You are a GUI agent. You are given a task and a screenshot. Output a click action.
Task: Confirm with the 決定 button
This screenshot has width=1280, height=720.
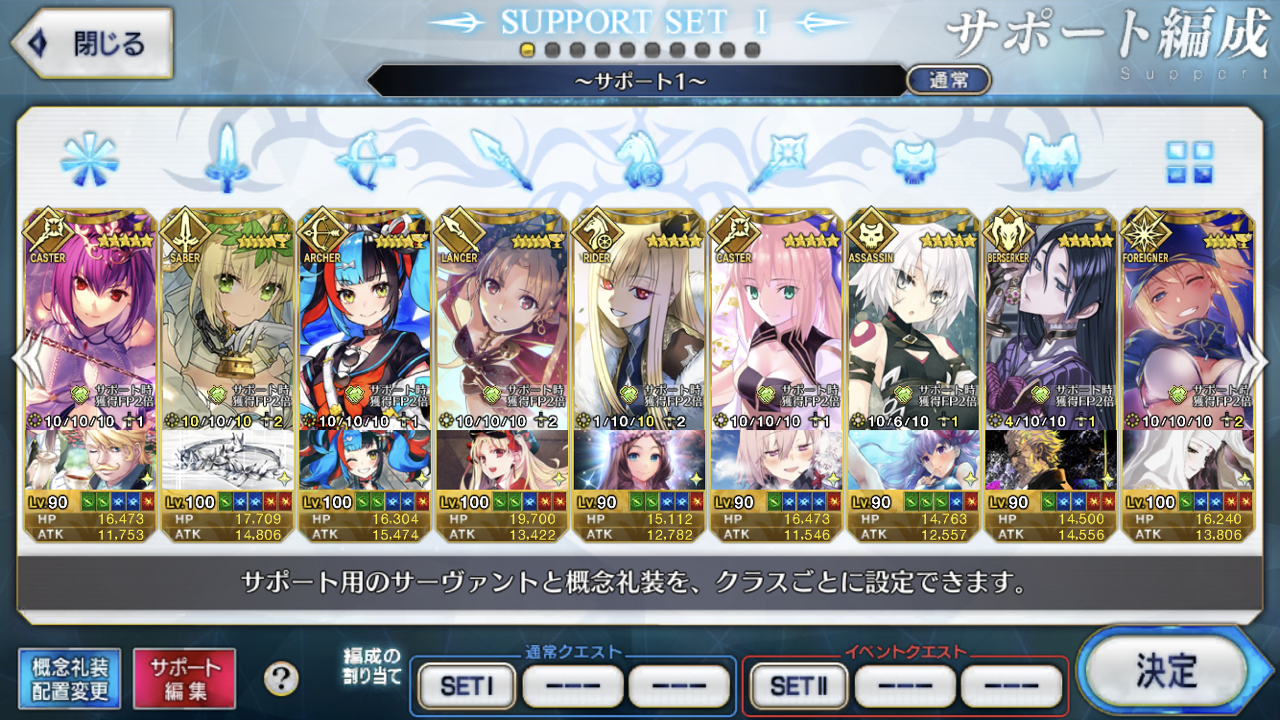pyautogui.click(x=1165, y=671)
